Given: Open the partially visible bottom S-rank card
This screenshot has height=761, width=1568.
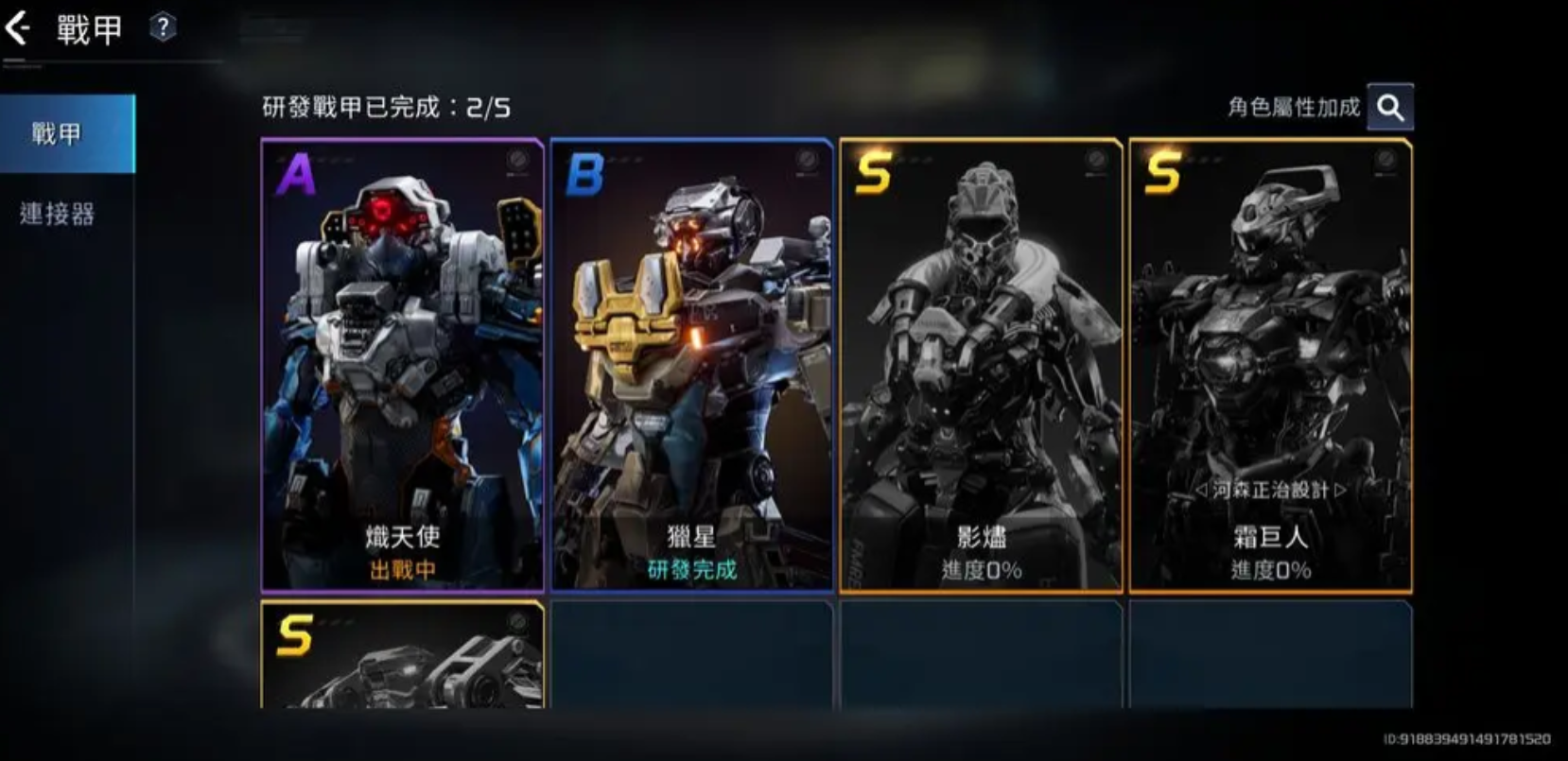Looking at the screenshot, I should click(403, 656).
